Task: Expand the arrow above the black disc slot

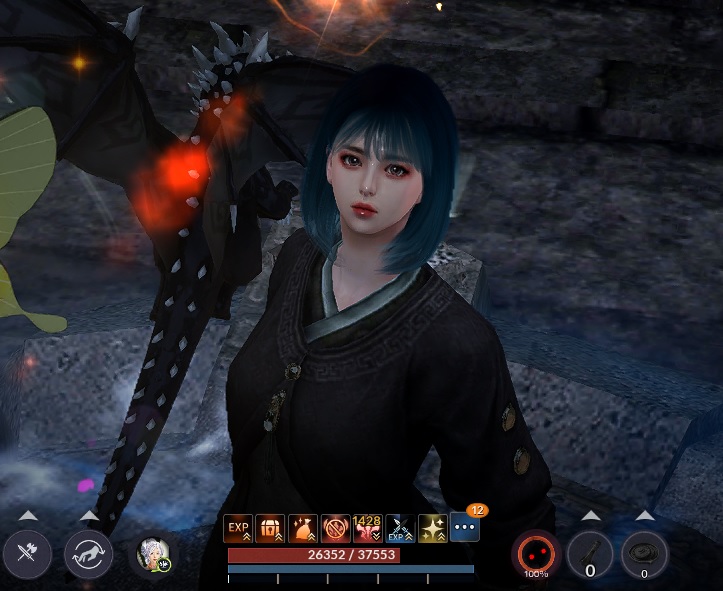Action: (644, 516)
